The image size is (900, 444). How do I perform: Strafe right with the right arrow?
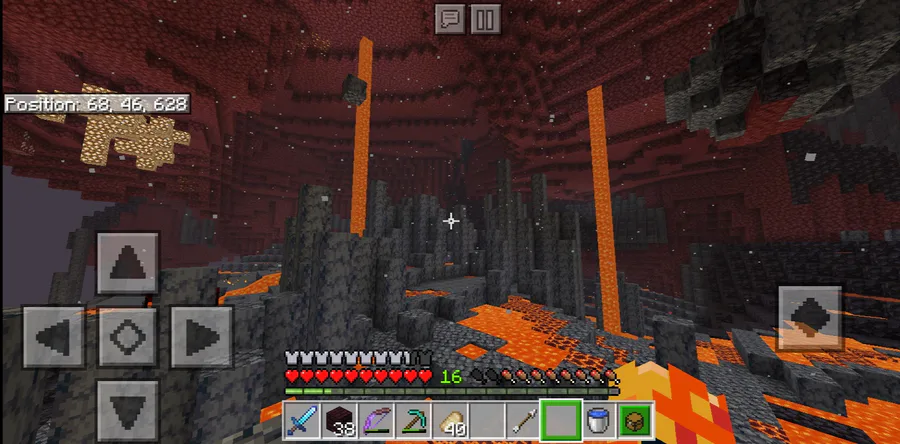(201, 337)
